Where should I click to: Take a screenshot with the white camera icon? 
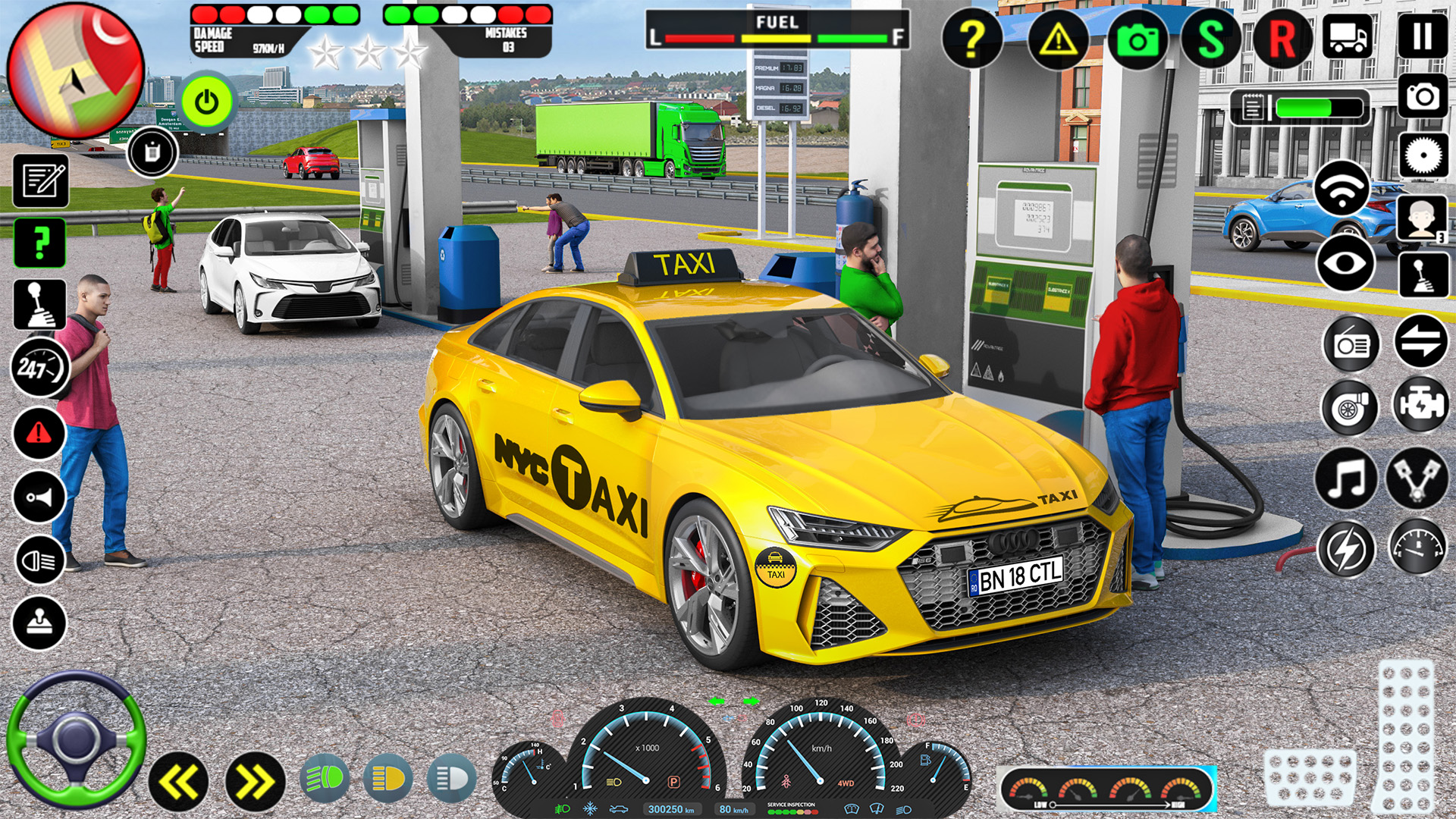coord(1423,96)
